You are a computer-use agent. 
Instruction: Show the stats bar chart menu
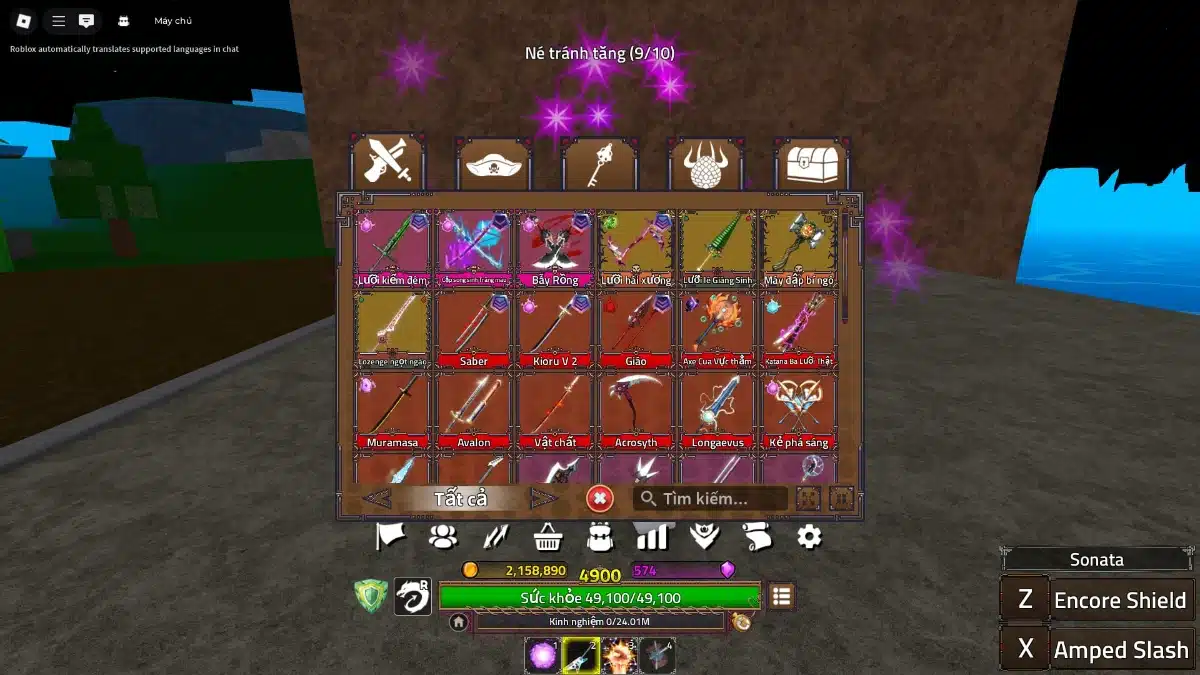pyautogui.click(x=652, y=537)
